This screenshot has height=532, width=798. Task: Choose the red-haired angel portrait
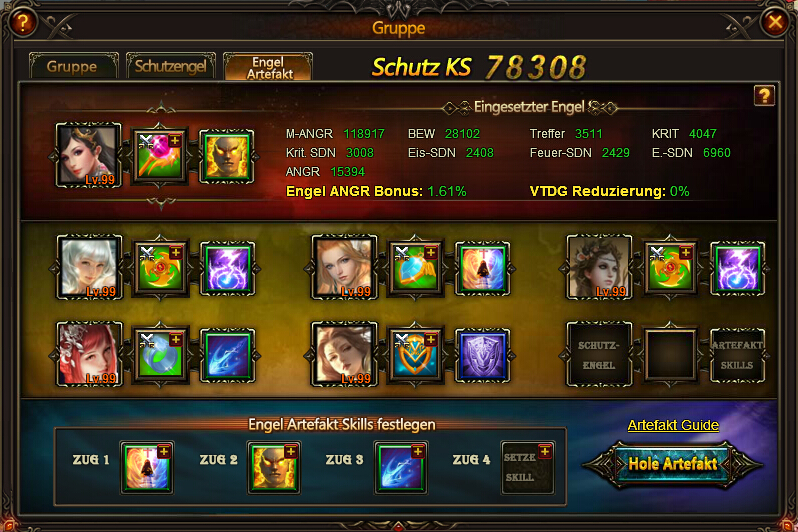click(x=89, y=353)
